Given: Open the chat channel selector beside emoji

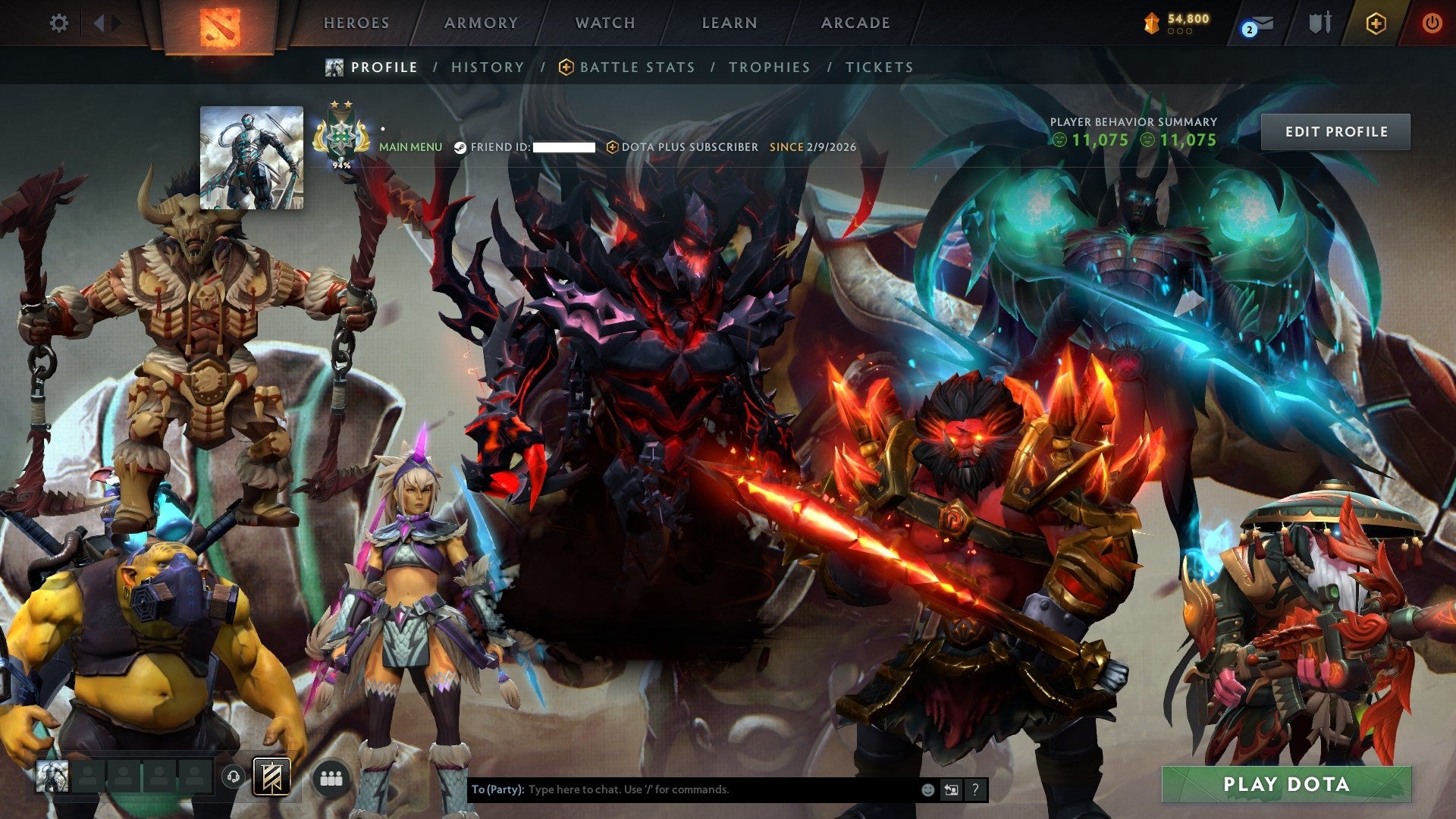Looking at the screenshot, I should [951, 789].
